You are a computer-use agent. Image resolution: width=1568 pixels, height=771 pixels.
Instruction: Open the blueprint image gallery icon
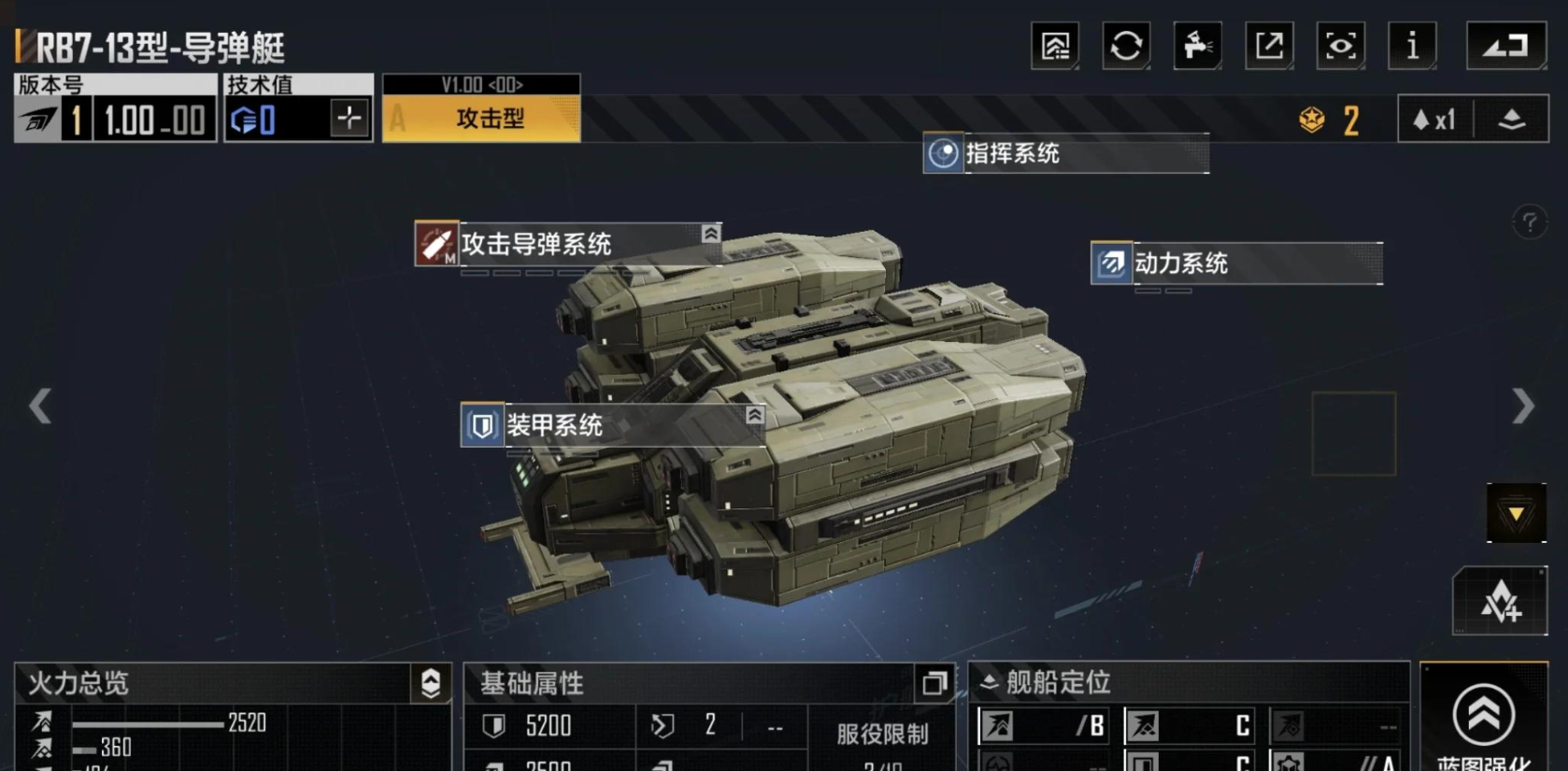coord(1055,45)
